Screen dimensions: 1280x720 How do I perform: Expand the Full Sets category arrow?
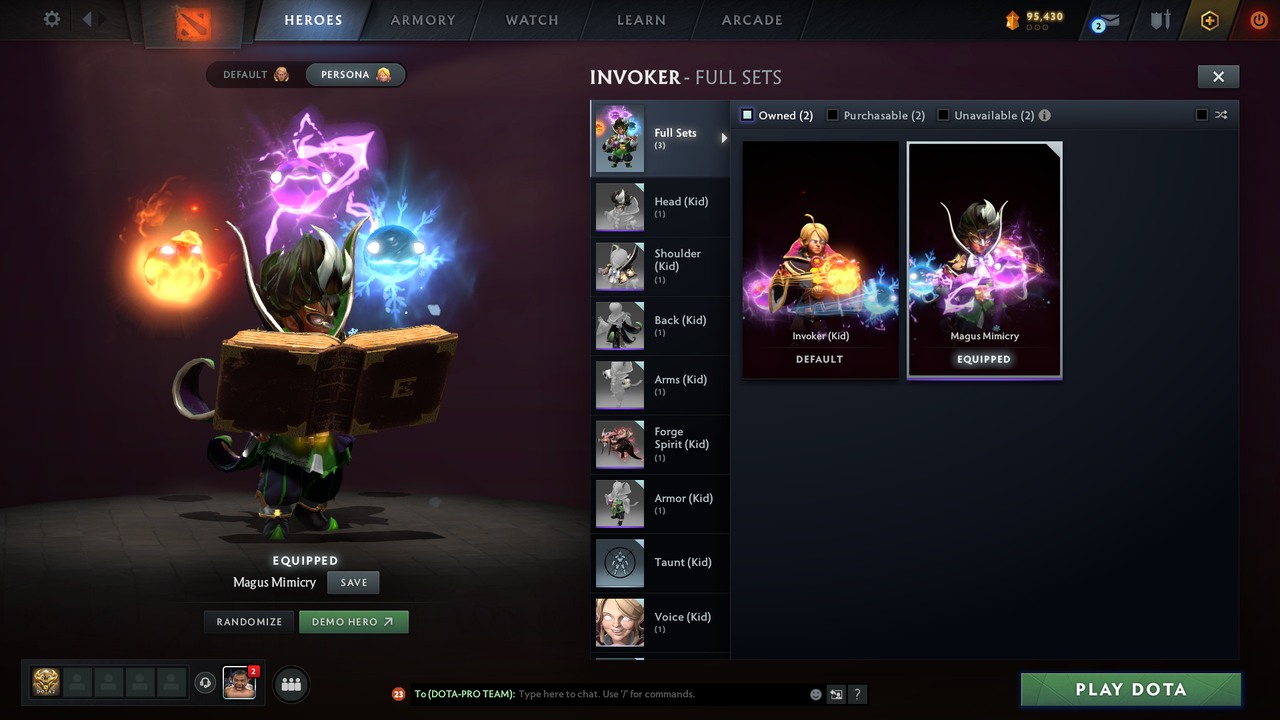[x=724, y=138]
